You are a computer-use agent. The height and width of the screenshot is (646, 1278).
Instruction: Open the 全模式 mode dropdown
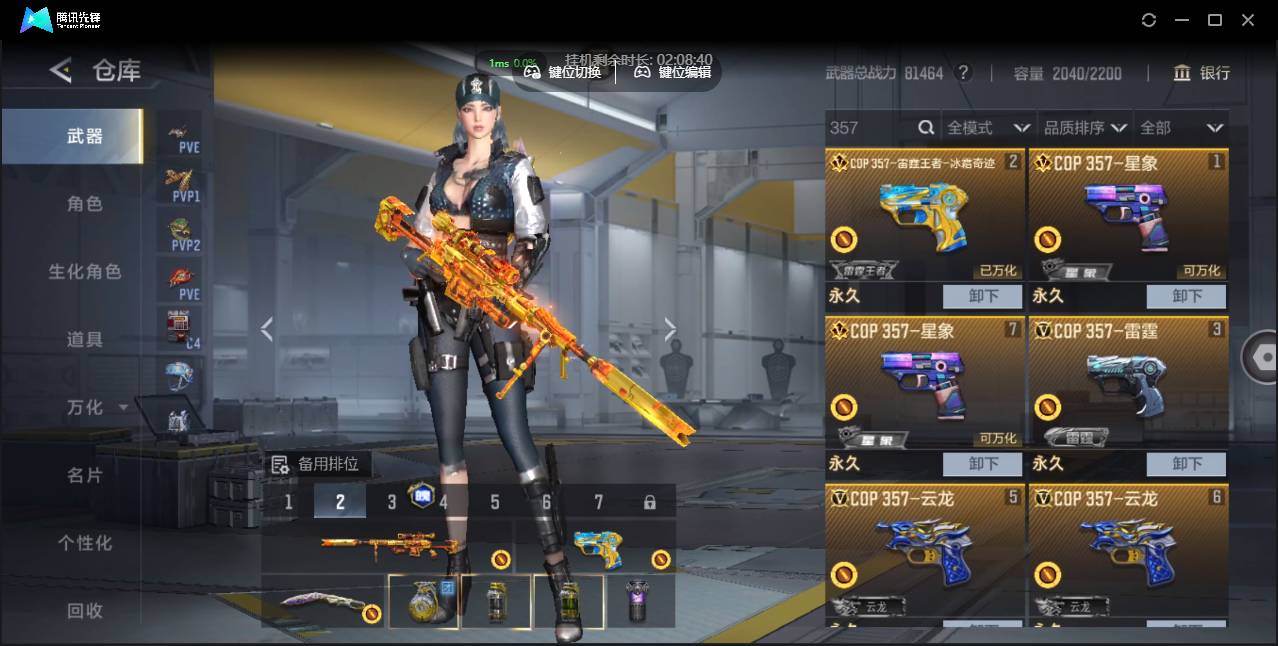coord(987,128)
